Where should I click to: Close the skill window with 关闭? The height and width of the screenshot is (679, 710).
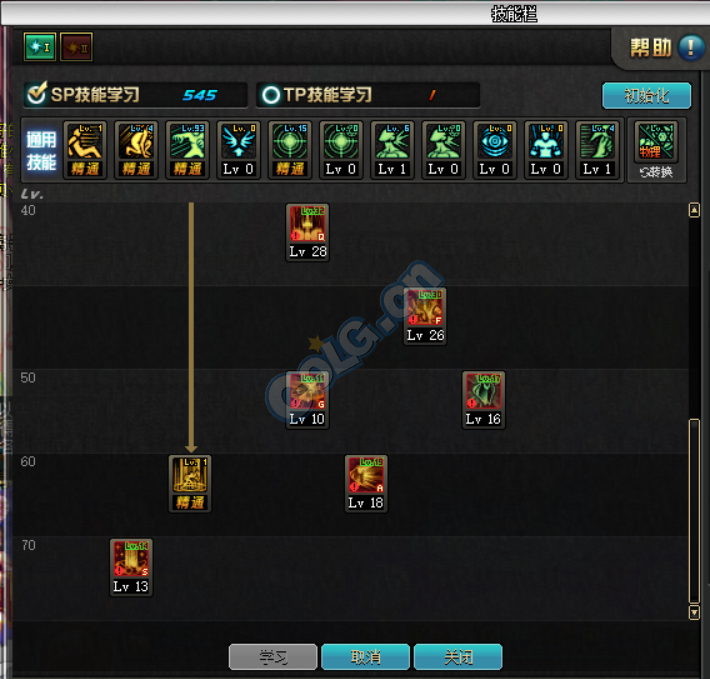pos(458,657)
